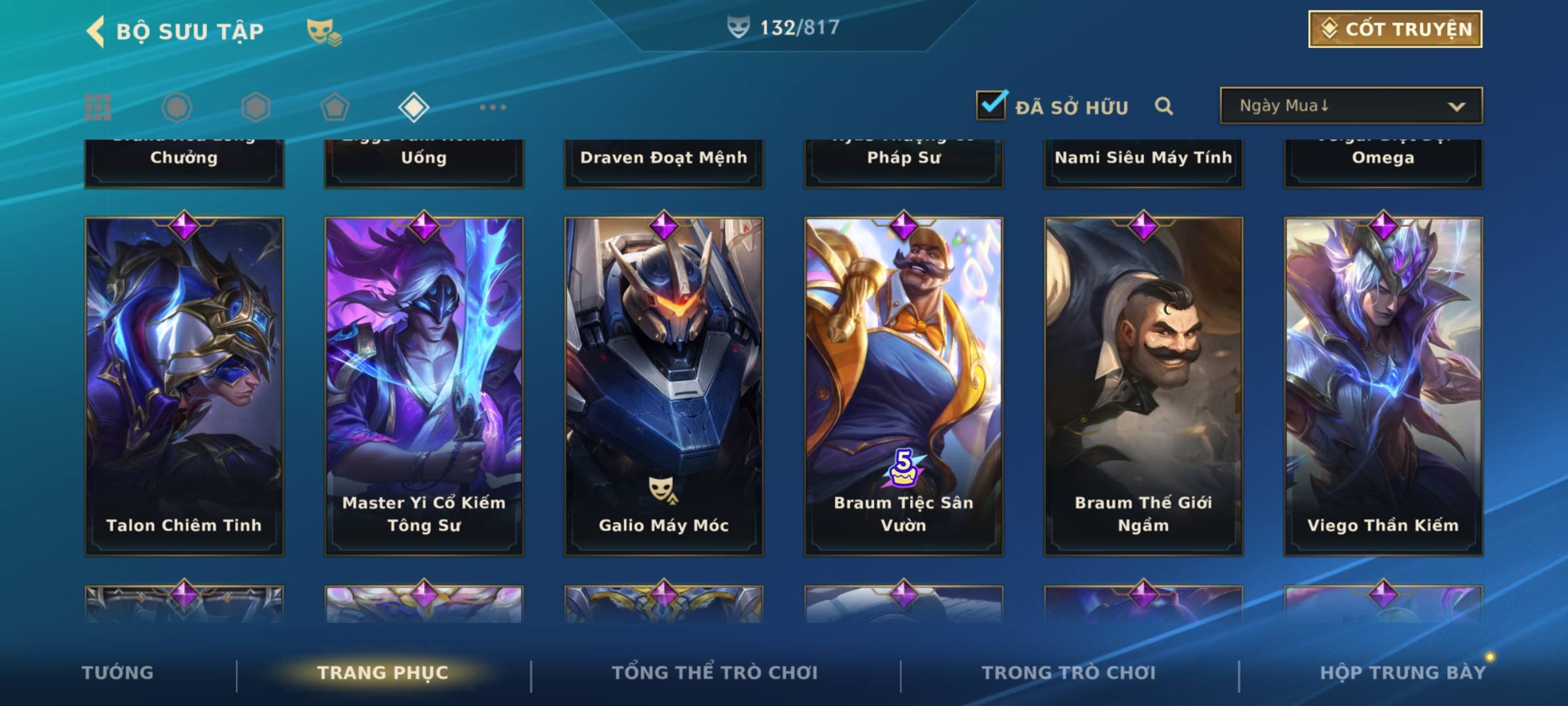Open Braum Thế Giới Ngầm skin
Image resolution: width=1568 pixels, height=706 pixels.
[x=1143, y=386]
